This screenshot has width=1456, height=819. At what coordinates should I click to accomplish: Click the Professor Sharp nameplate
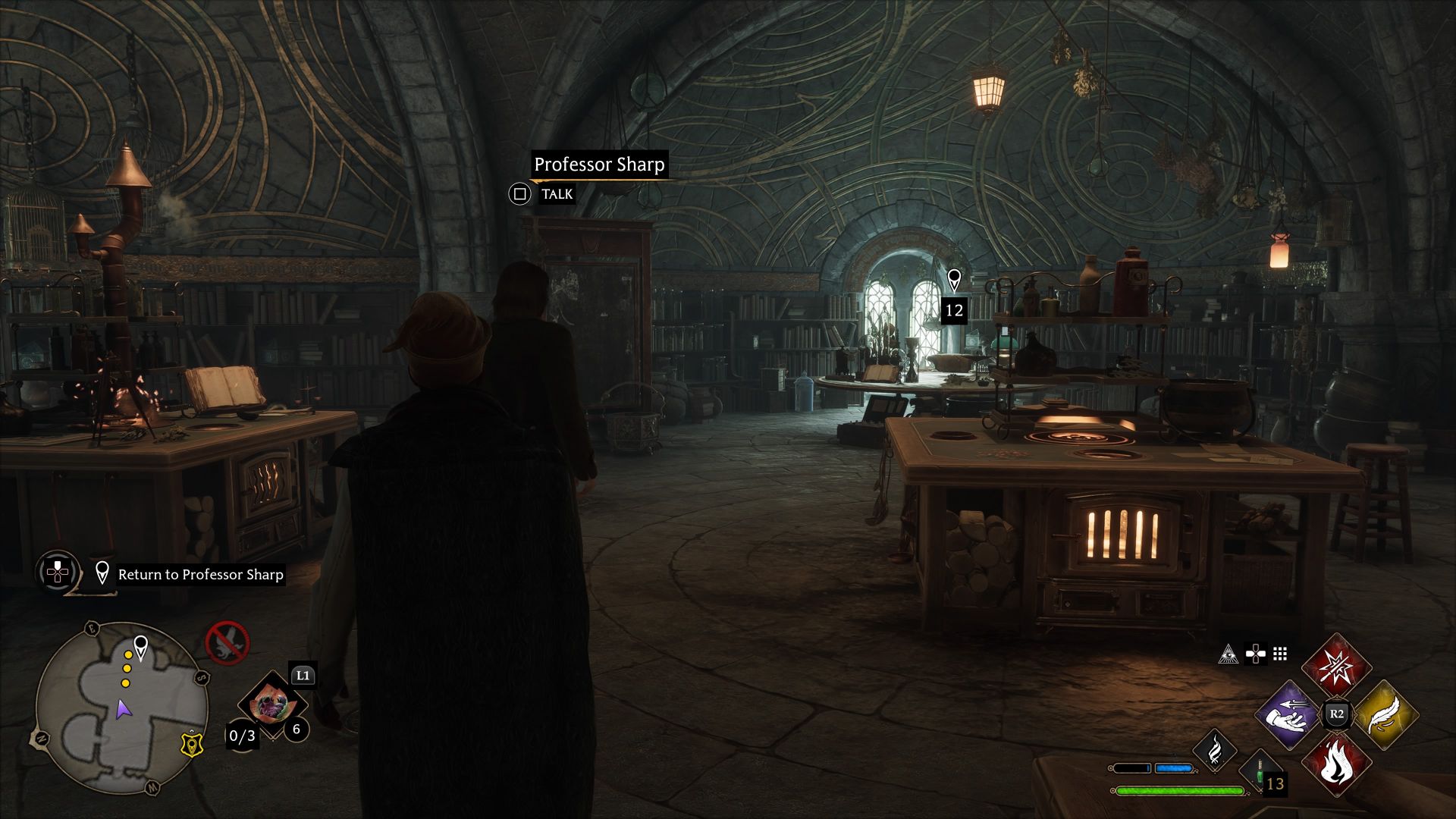click(x=601, y=163)
